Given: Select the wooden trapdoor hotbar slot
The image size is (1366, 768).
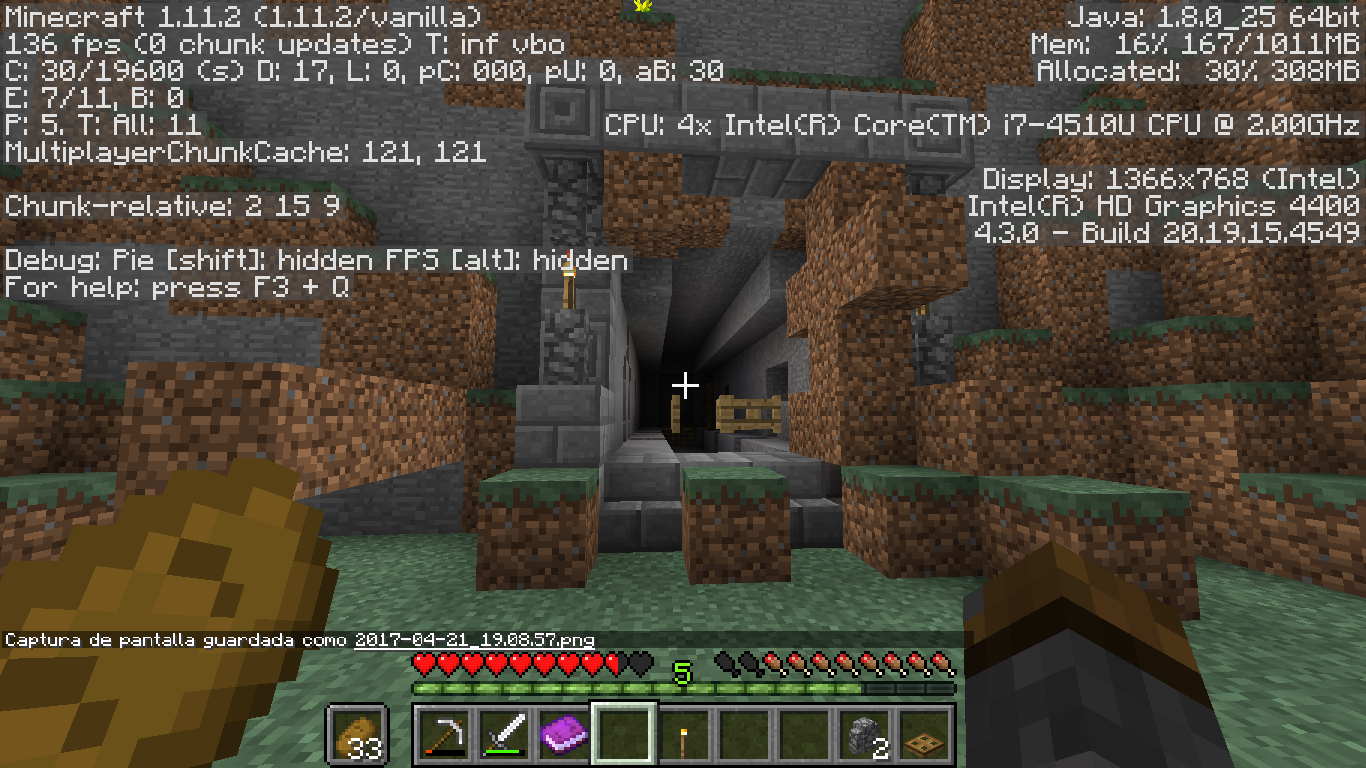Looking at the screenshot, I should tap(924, 735).
